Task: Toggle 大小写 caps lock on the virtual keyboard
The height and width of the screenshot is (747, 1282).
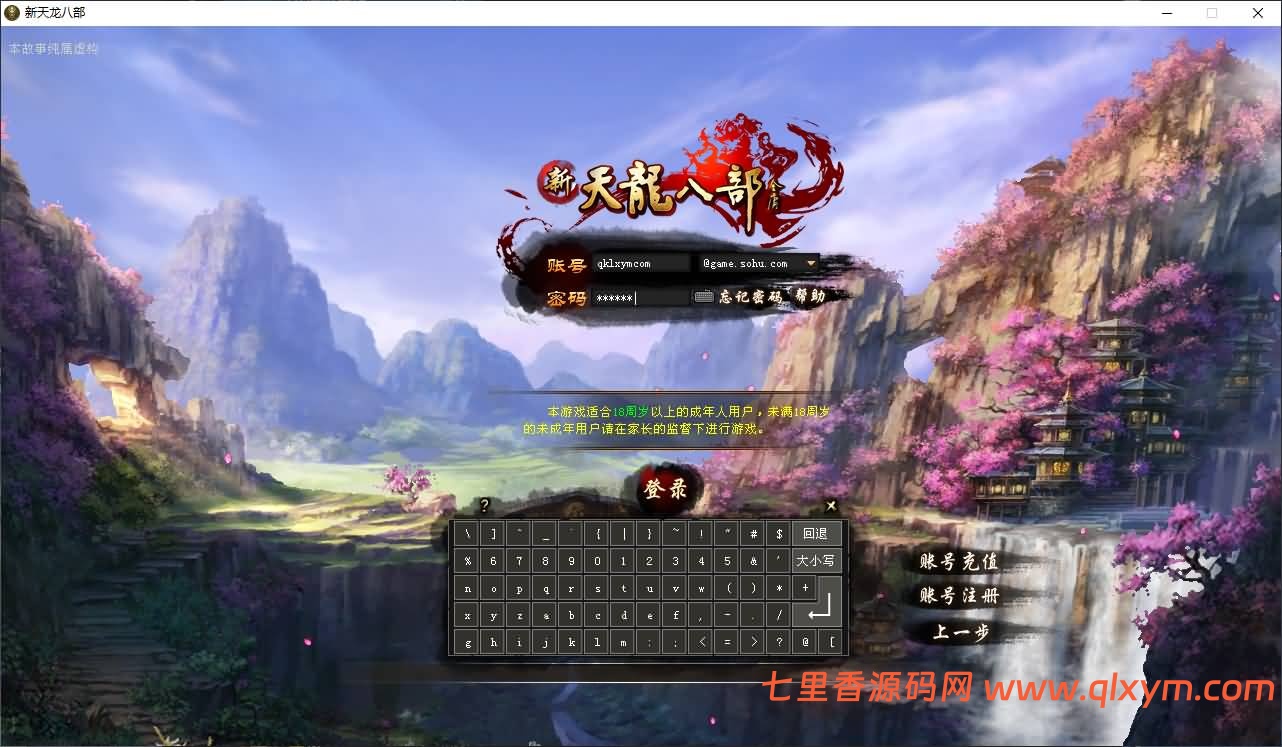Action: click(815, 560)
